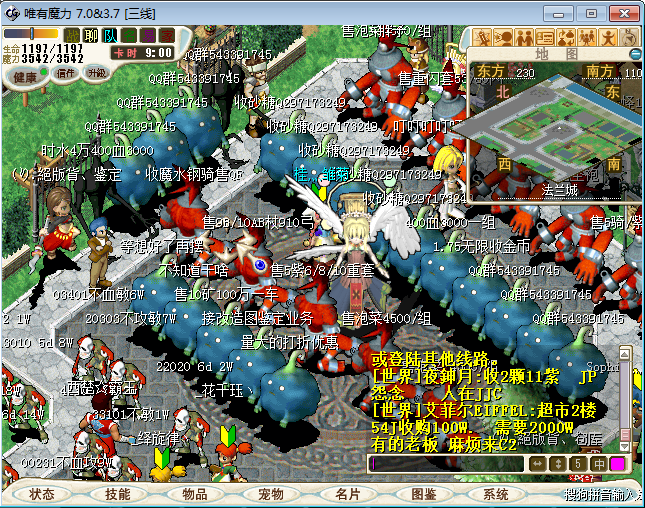Open the 状态 status menu
This screenshot has width=645, height=508.
(x=42, y=494)
